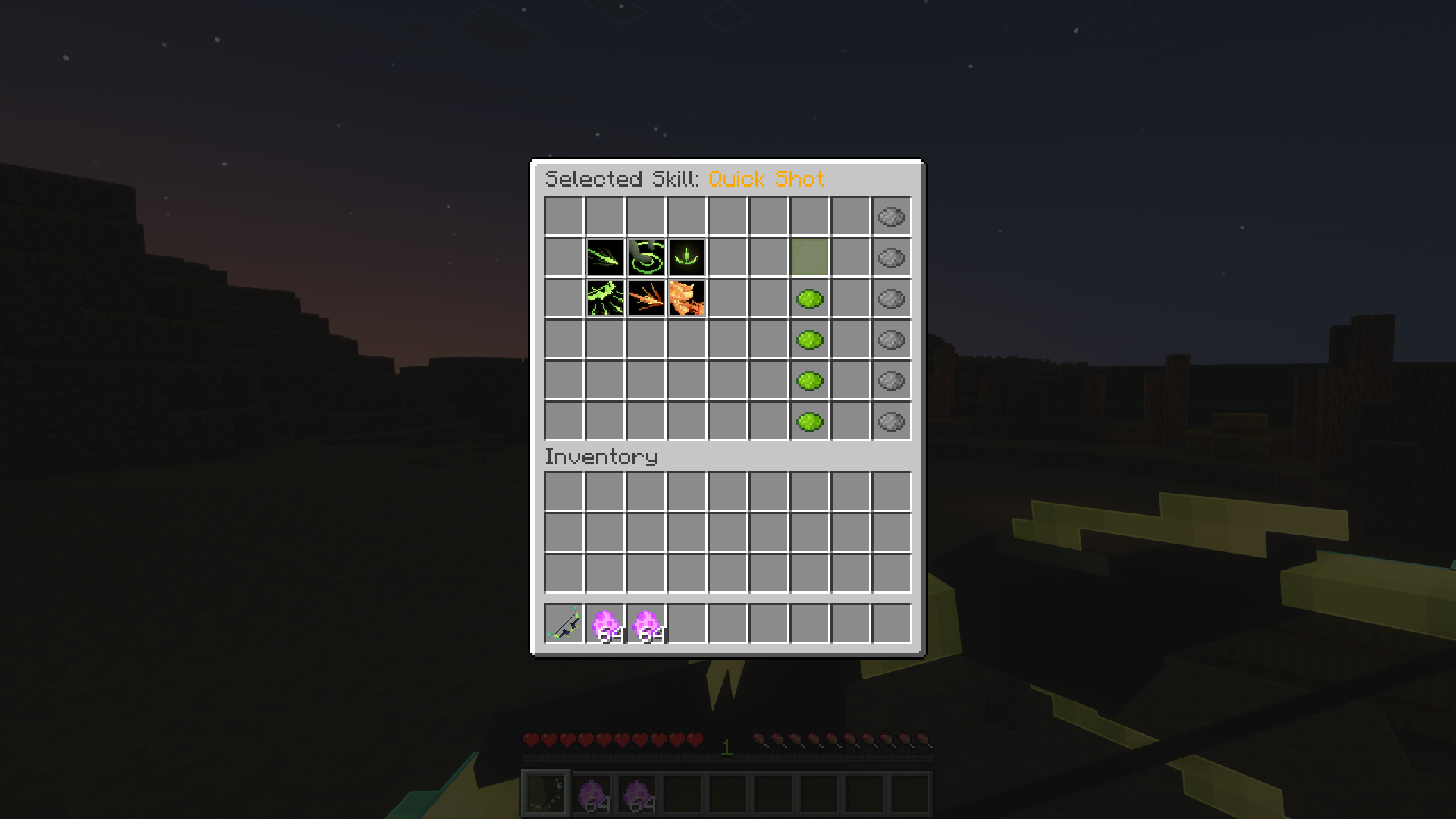Screen dimensions: 1456x819
Task: Click the orange piercing arrow skill icon
Action: [x=646, y=299]
